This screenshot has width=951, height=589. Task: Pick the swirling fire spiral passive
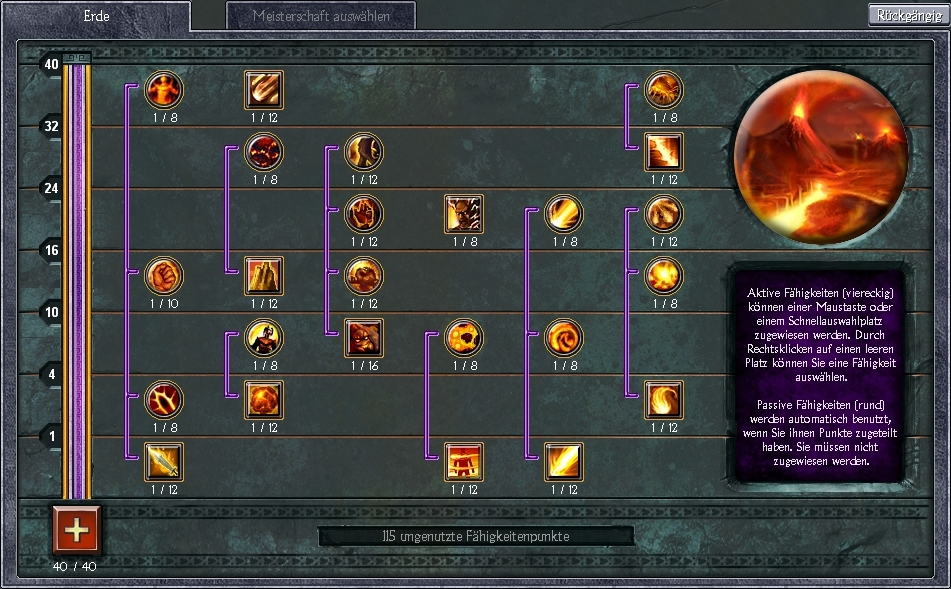564,338
